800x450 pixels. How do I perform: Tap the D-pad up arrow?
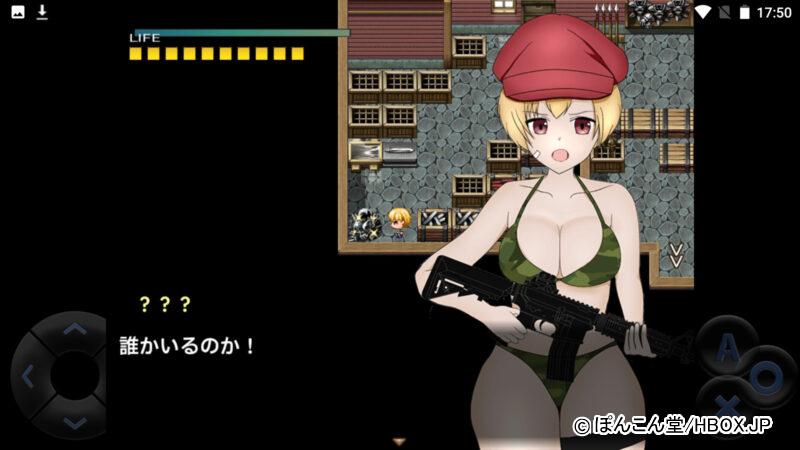pyautogui.click(x=73, y=329)
